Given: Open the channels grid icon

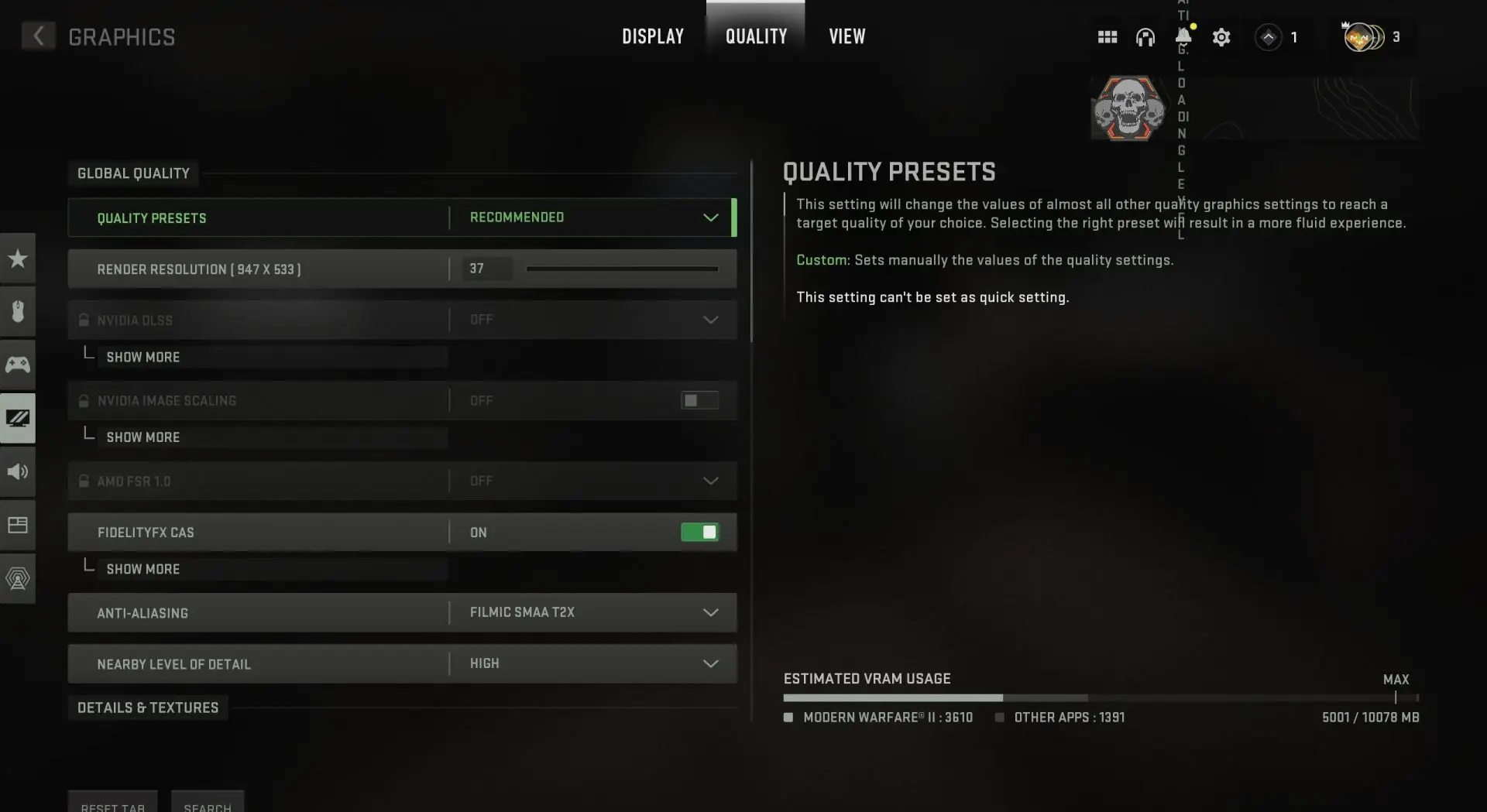Looking at the screenshot, I should (1108, 36).
